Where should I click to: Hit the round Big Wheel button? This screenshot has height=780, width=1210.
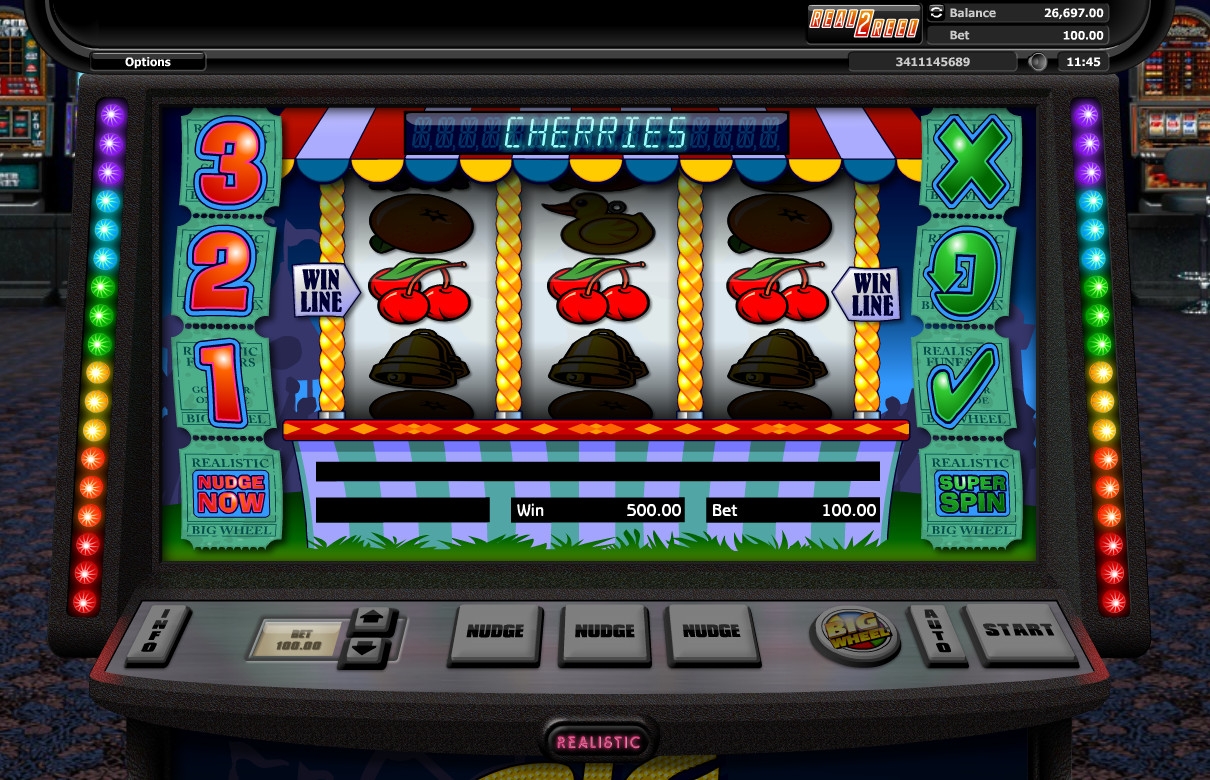coord(854,632)
